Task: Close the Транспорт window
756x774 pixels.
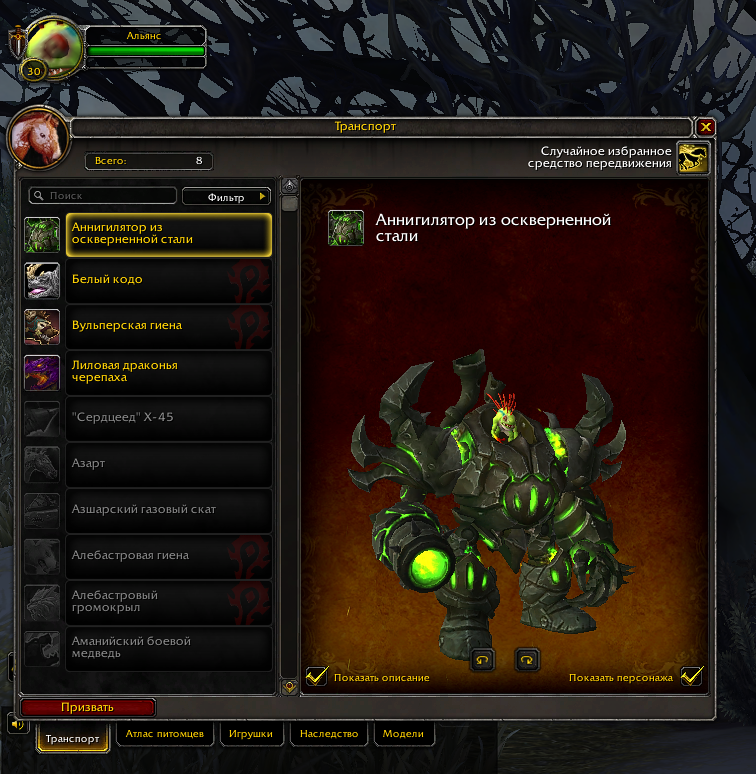Action: click(706, 127)
